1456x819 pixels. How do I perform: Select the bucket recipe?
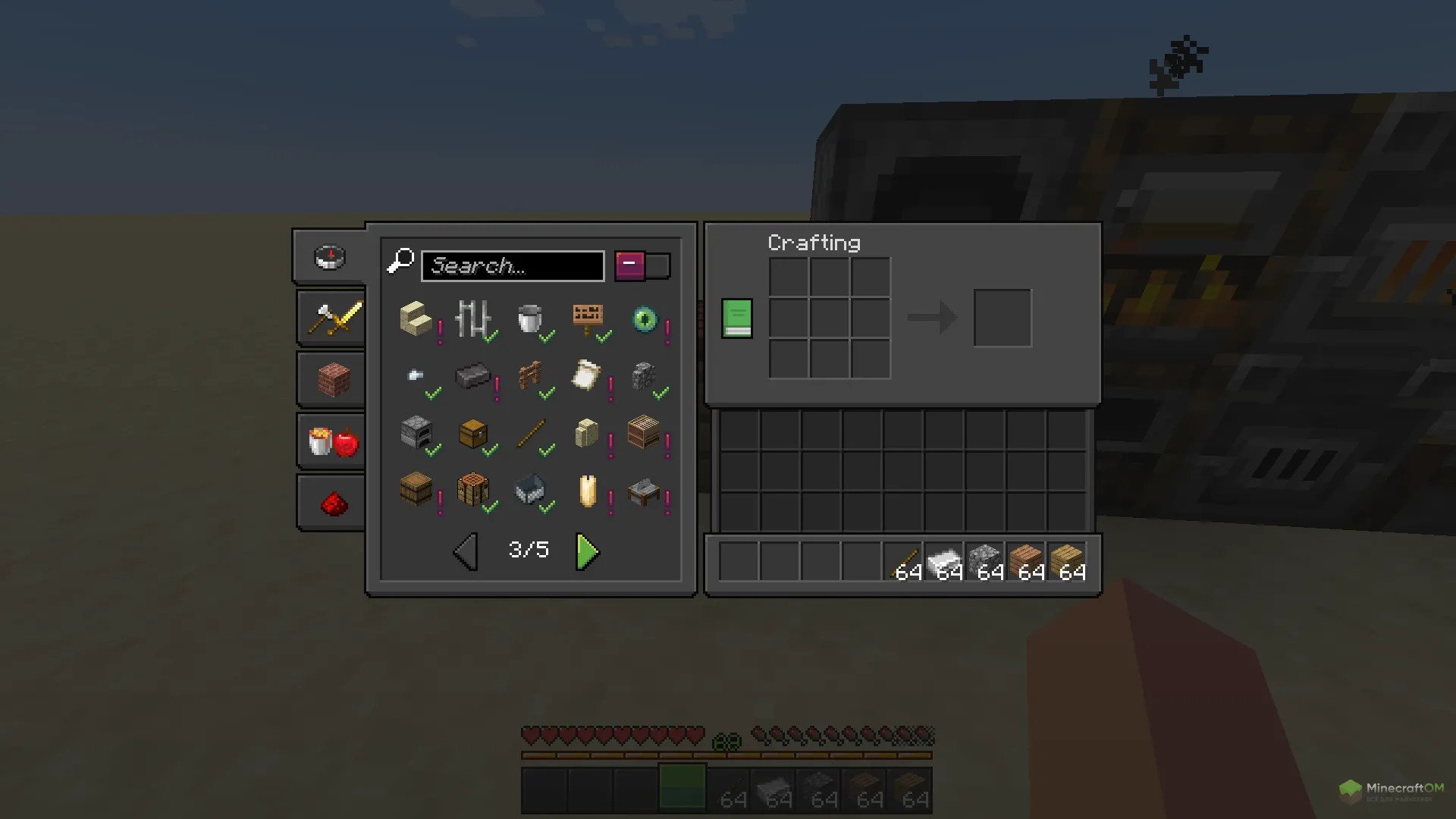click(530, 319)
